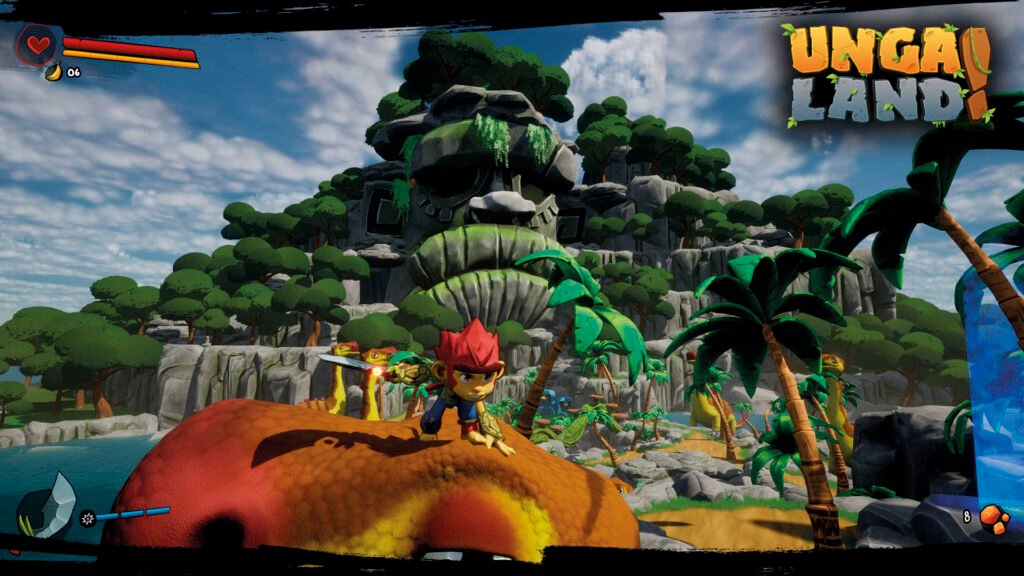Activate the spiky gear ability icon
1024x576 pixels.
pyautogui.click(x=87, y=517)
